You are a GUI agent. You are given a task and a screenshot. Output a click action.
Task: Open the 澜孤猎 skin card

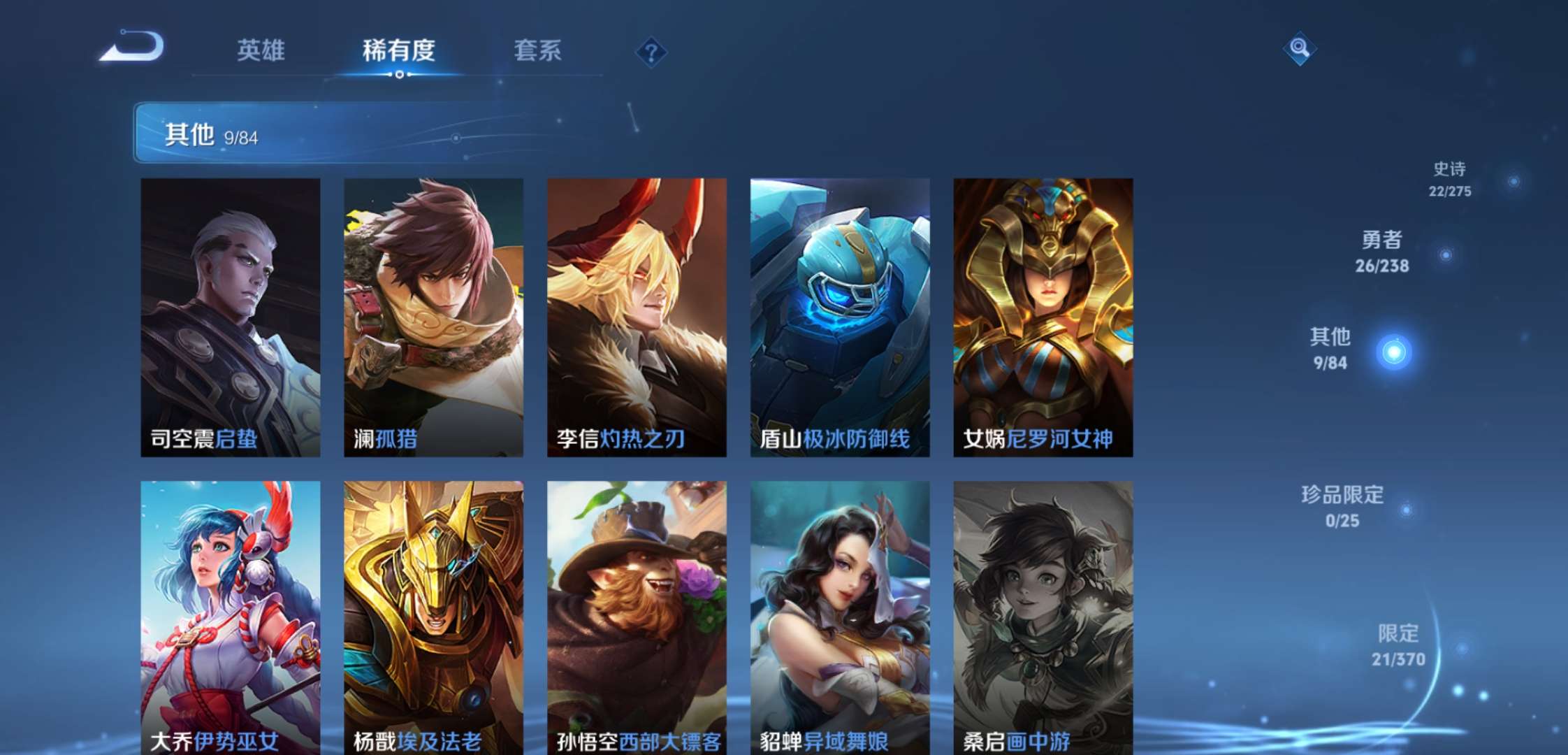pyautogui.click(x=433, y=315)
